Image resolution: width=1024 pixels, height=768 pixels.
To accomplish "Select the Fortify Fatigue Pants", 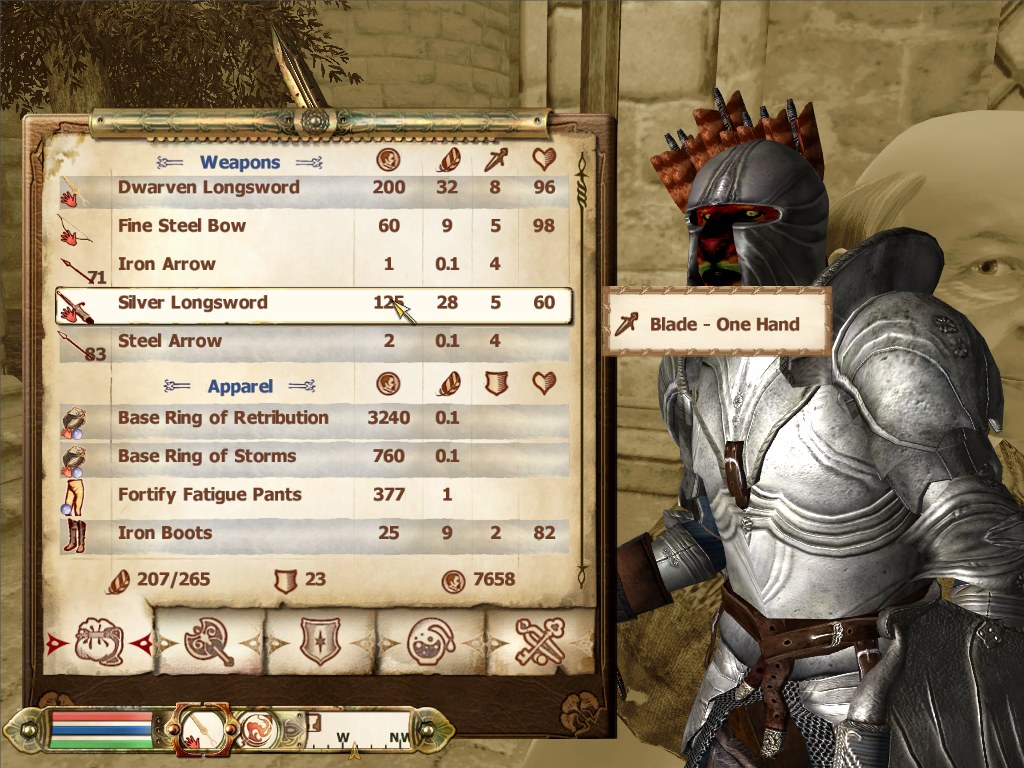I will coord(210,495).
